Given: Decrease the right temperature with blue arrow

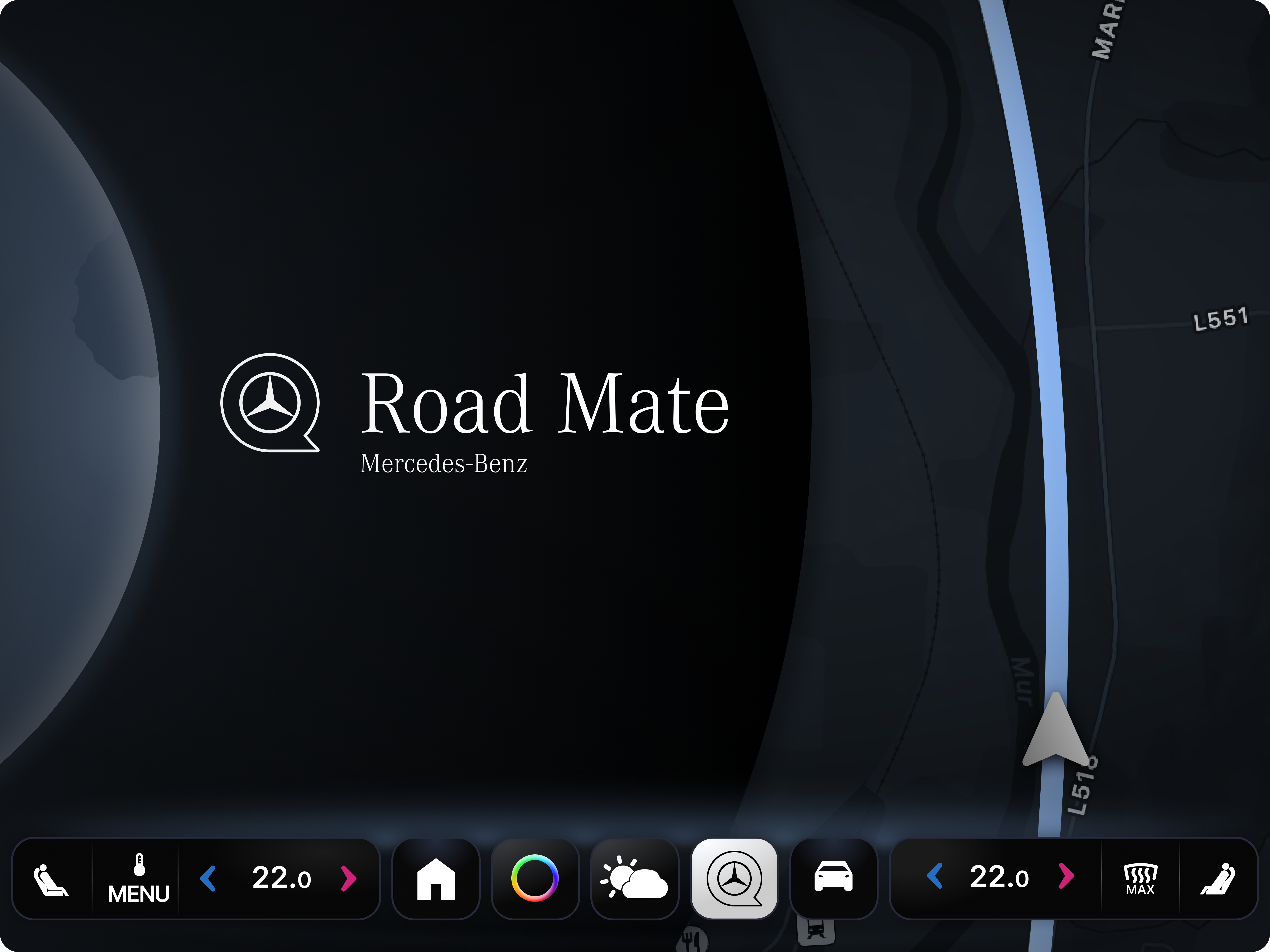Looking at the screenshot, I should click(x=935, y=877).
